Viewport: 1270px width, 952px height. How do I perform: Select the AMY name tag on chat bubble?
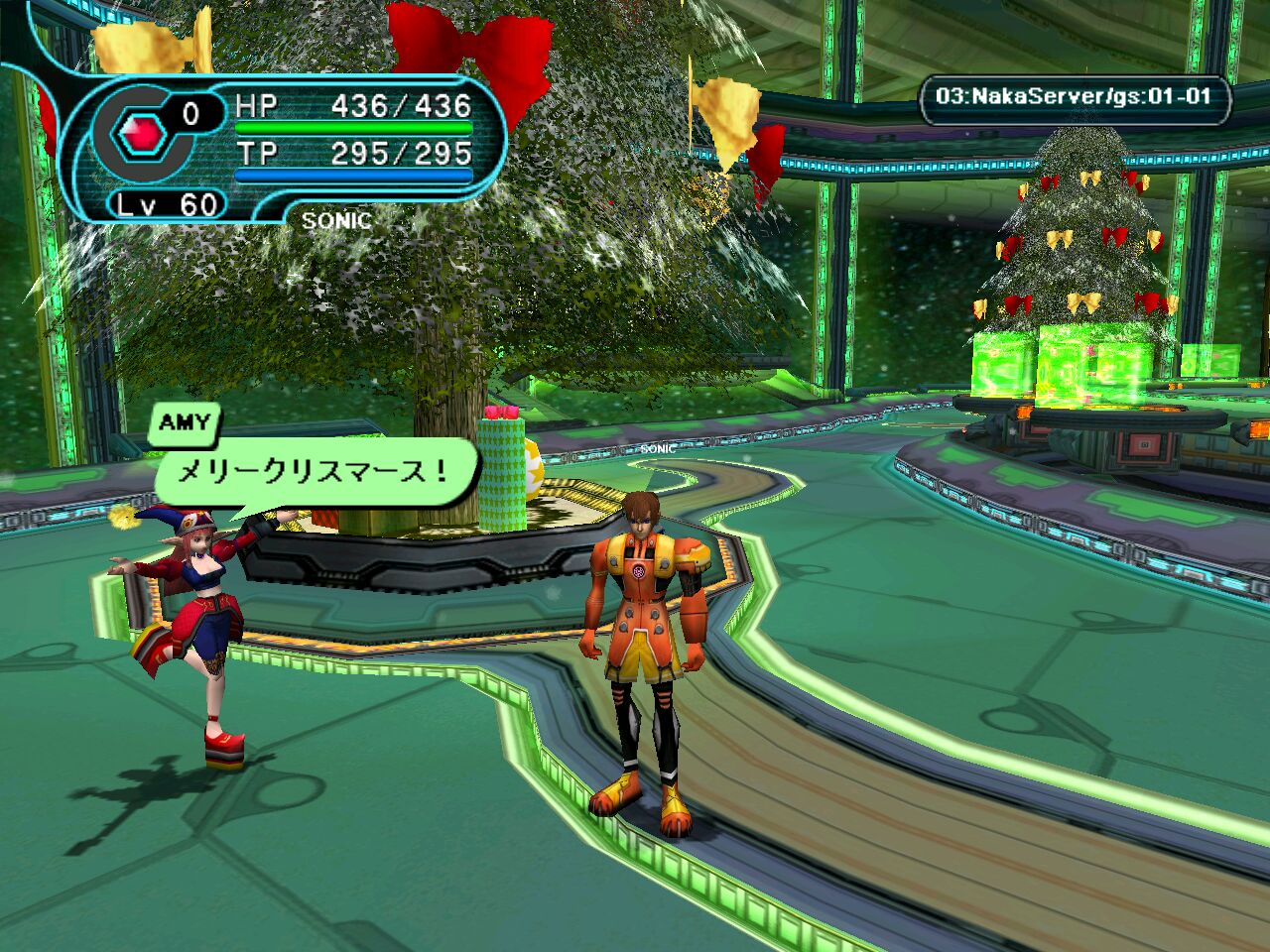186,423
